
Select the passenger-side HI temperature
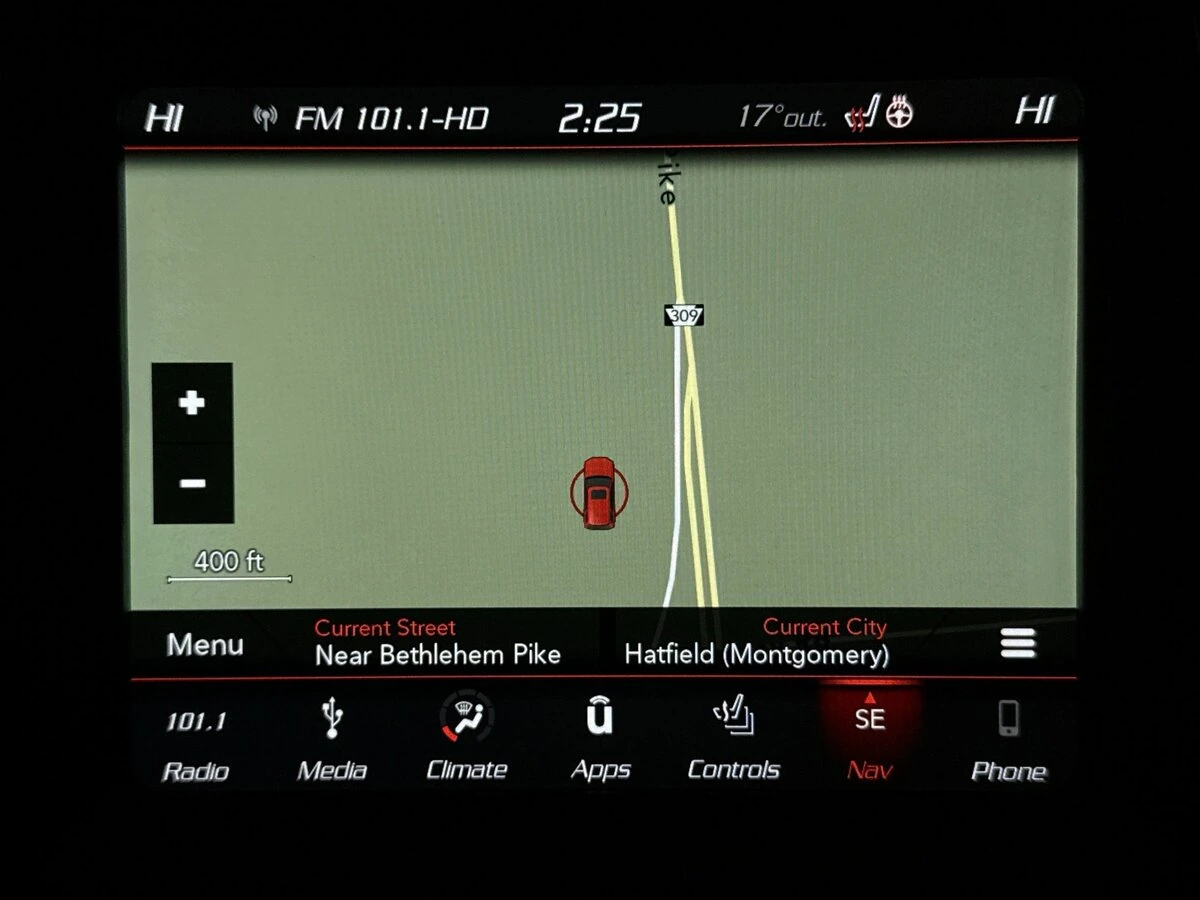tap(1035, 111)
